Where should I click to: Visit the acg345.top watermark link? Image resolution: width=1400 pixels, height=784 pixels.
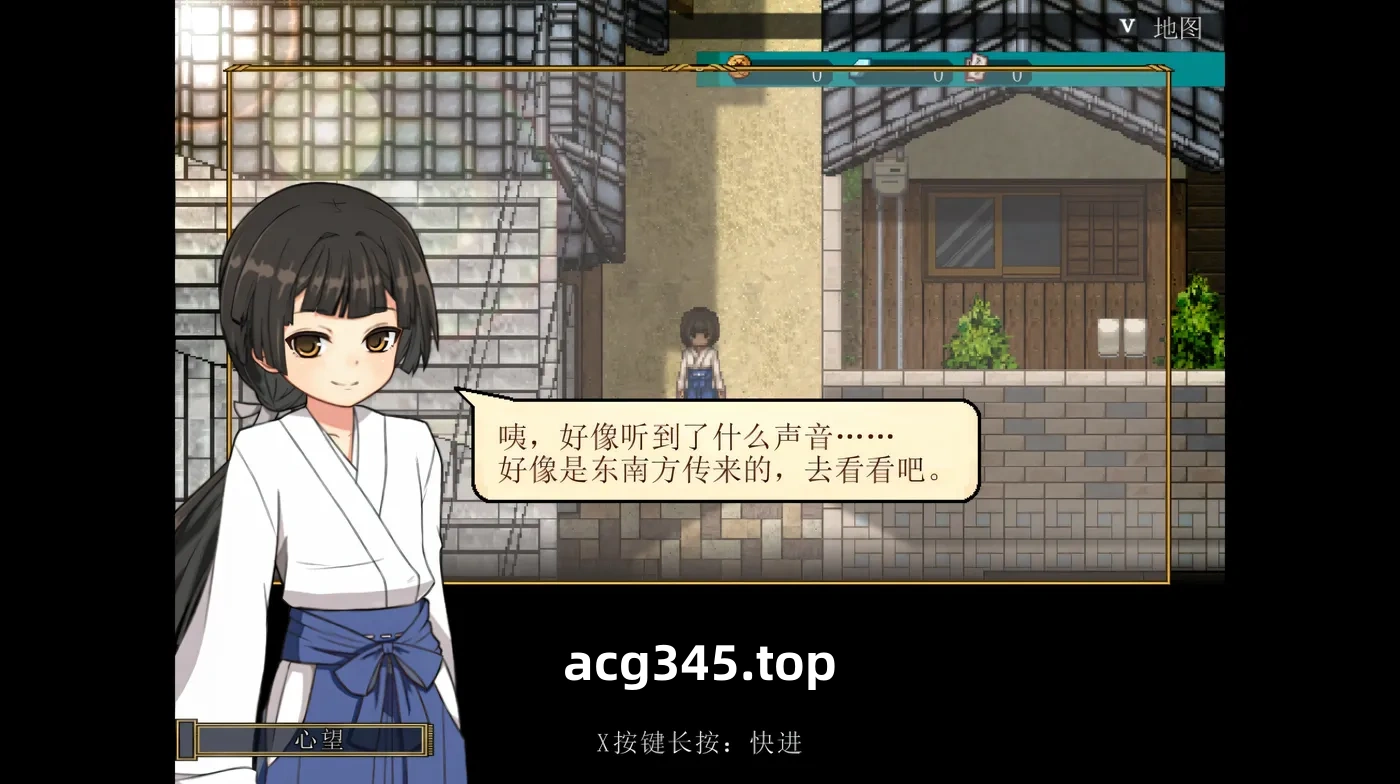coord(700,662)
